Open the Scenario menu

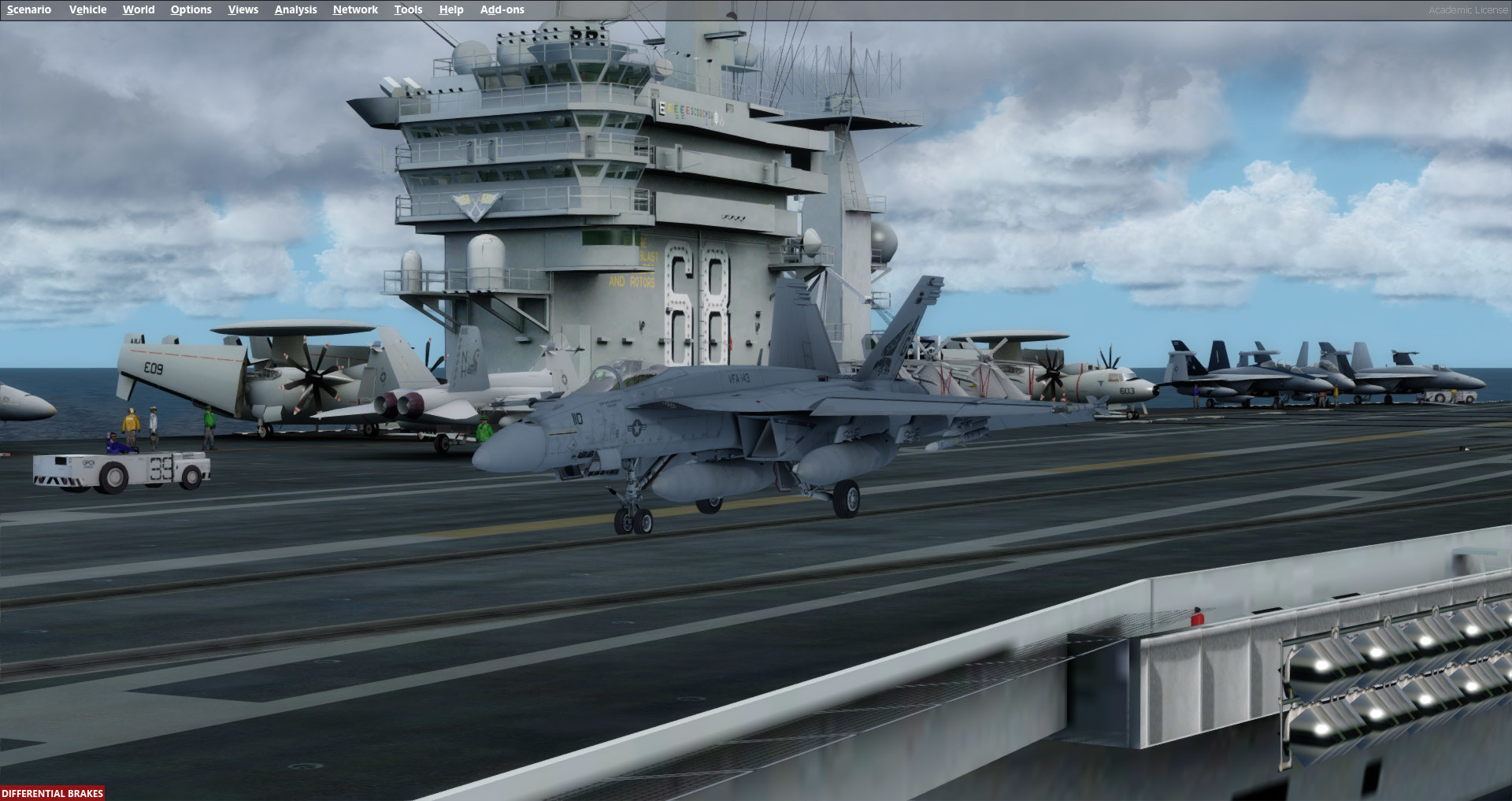pos(28,9)
